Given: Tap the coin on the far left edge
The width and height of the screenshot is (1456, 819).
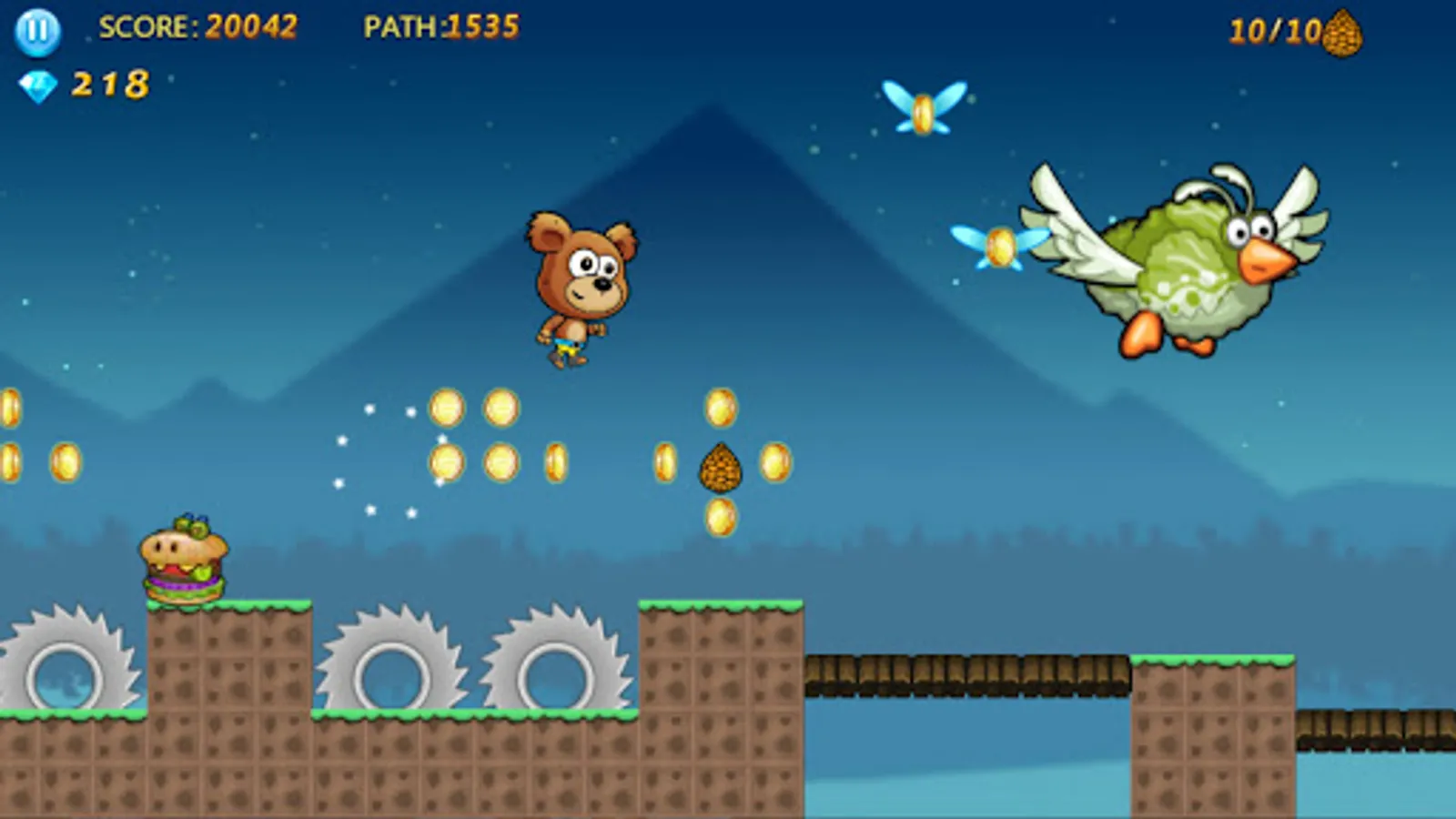Looking at the screenshot, I should tap(11, 405).
